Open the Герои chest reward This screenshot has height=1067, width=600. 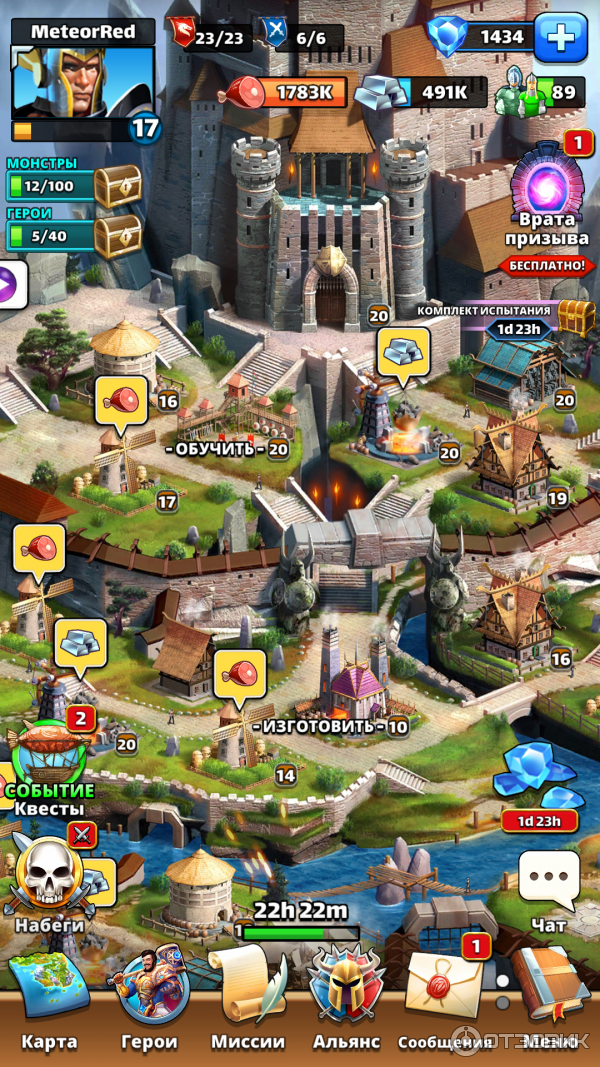point(117,236)
